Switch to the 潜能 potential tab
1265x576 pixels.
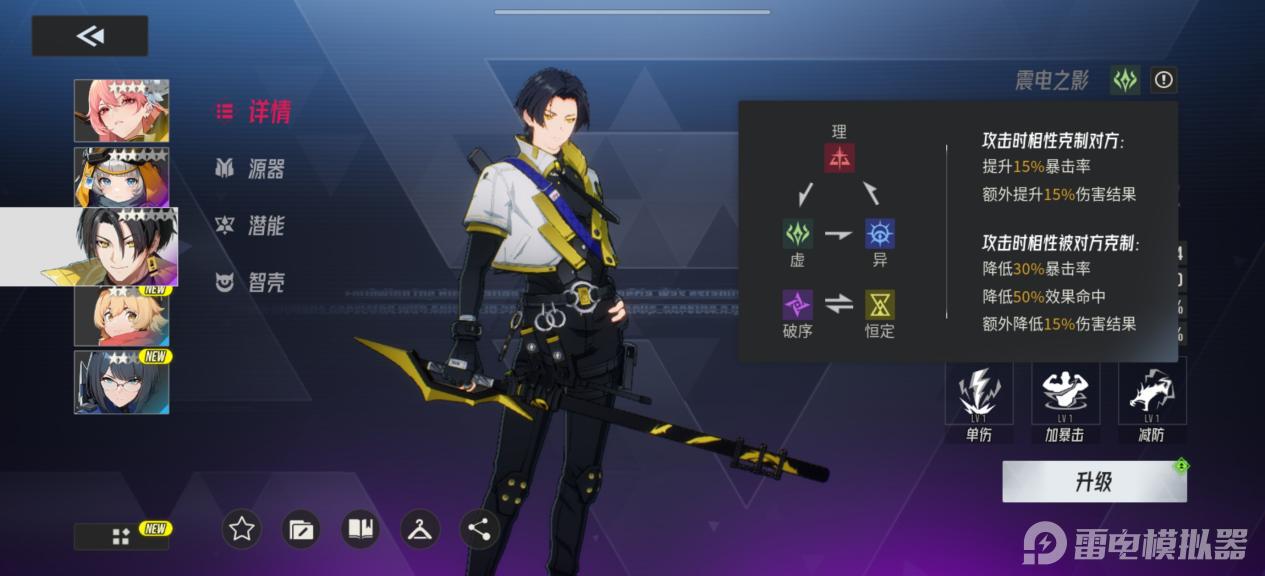coord(252,226)
